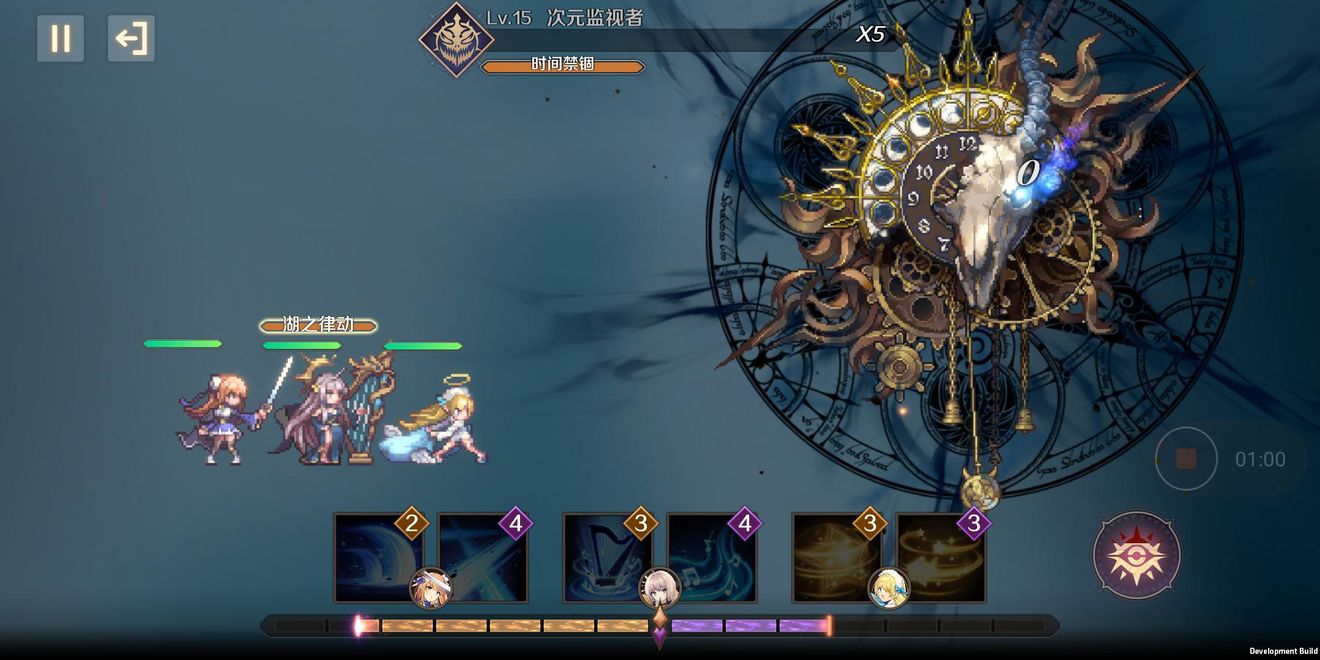Cast the golden swirl skill with purple cost
This screenshot has width=1320, height=660.
(941, 557)
